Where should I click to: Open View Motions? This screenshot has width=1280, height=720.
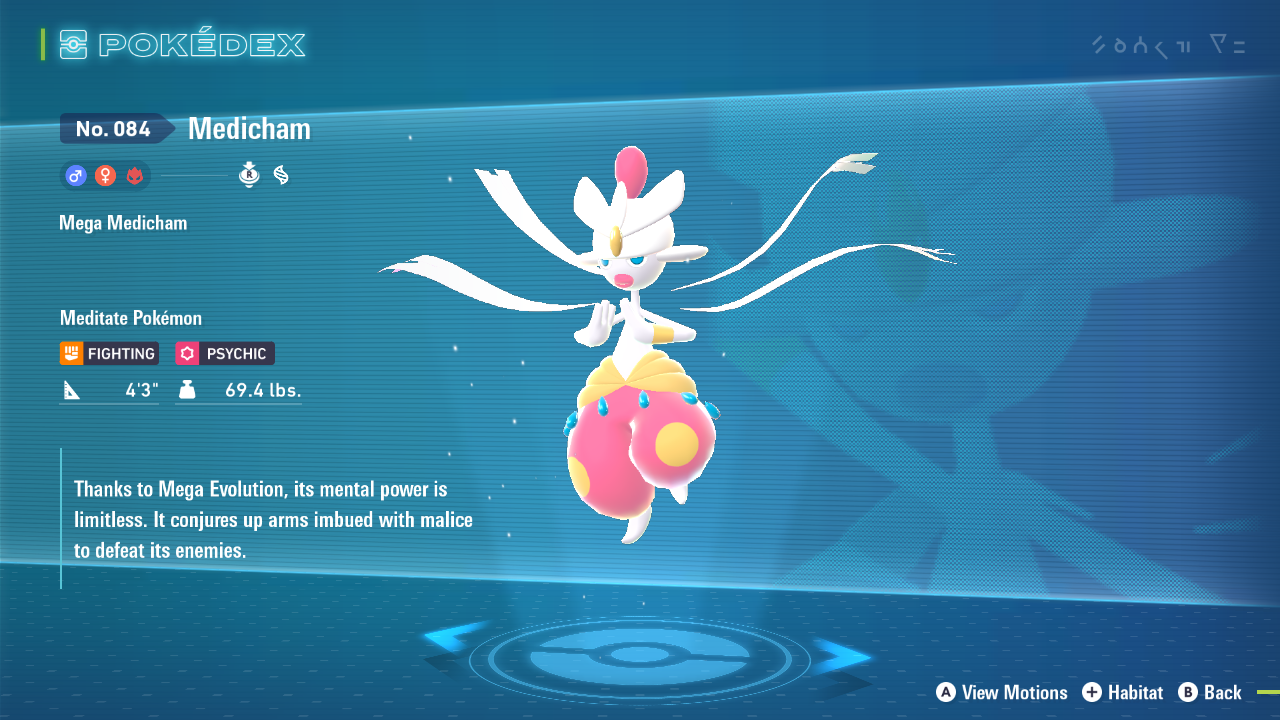pos(1002,692)
